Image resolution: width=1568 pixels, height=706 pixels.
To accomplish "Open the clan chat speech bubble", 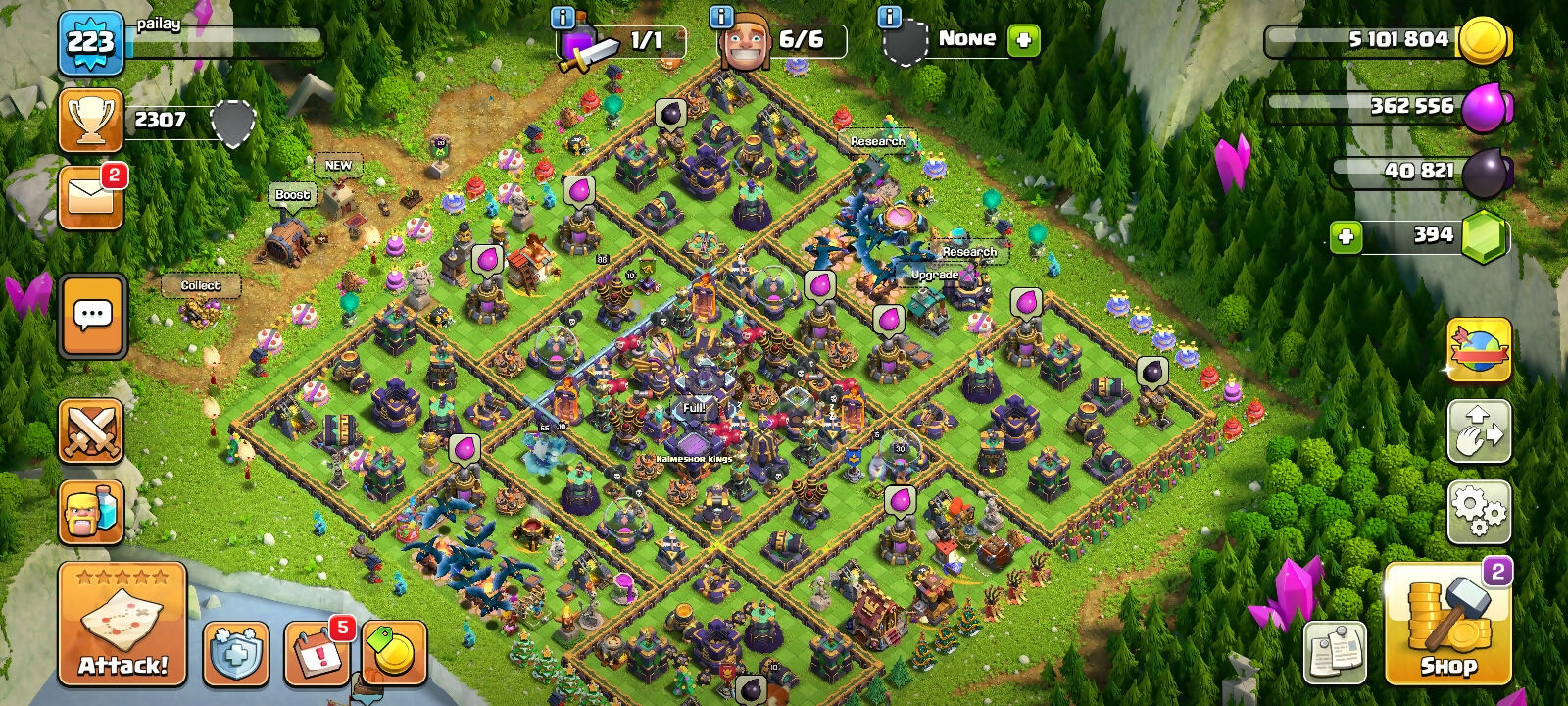I will [x=93, y=316].
